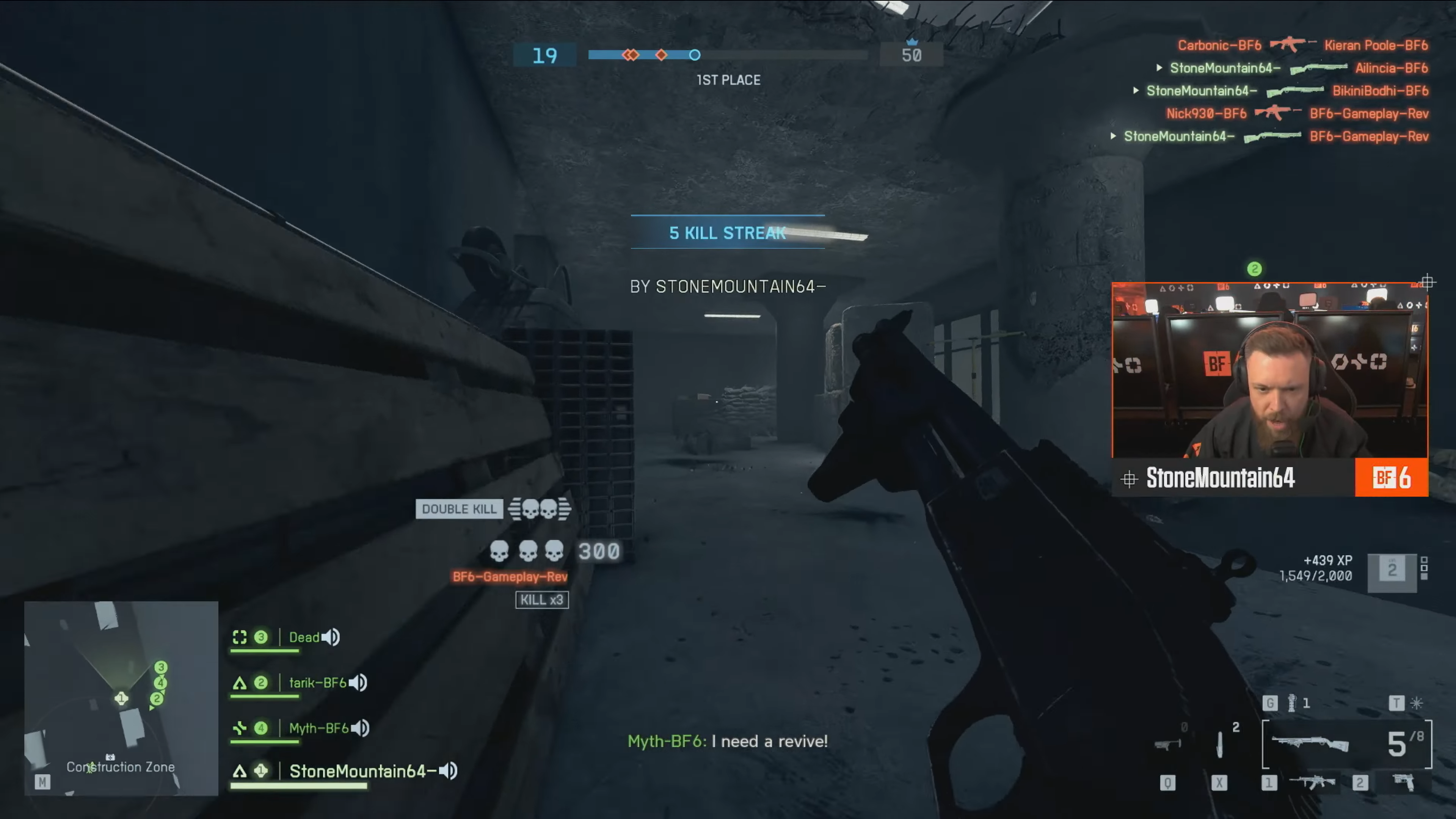Expand the arrow before the Ailincia-BF6 kill entry
Image resolution: width=1456 pixels, height=819 pixels.
[1159, 67]
